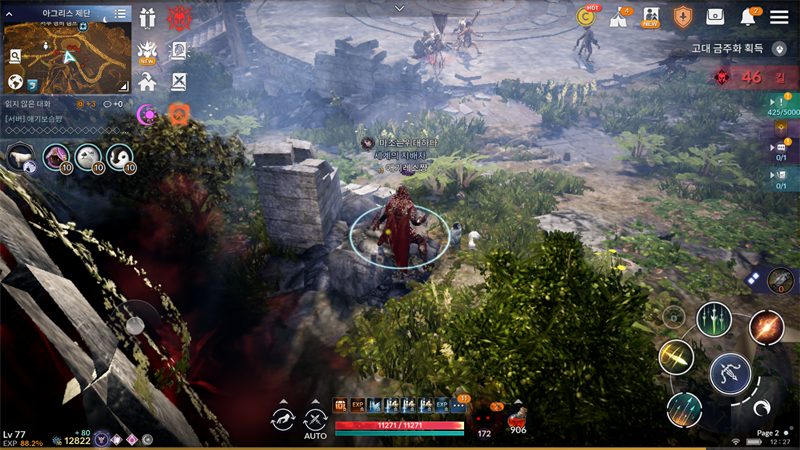Open the notification bell alerts
The height and width of the screenshot is (450, 800).
[x=747, y=16]
